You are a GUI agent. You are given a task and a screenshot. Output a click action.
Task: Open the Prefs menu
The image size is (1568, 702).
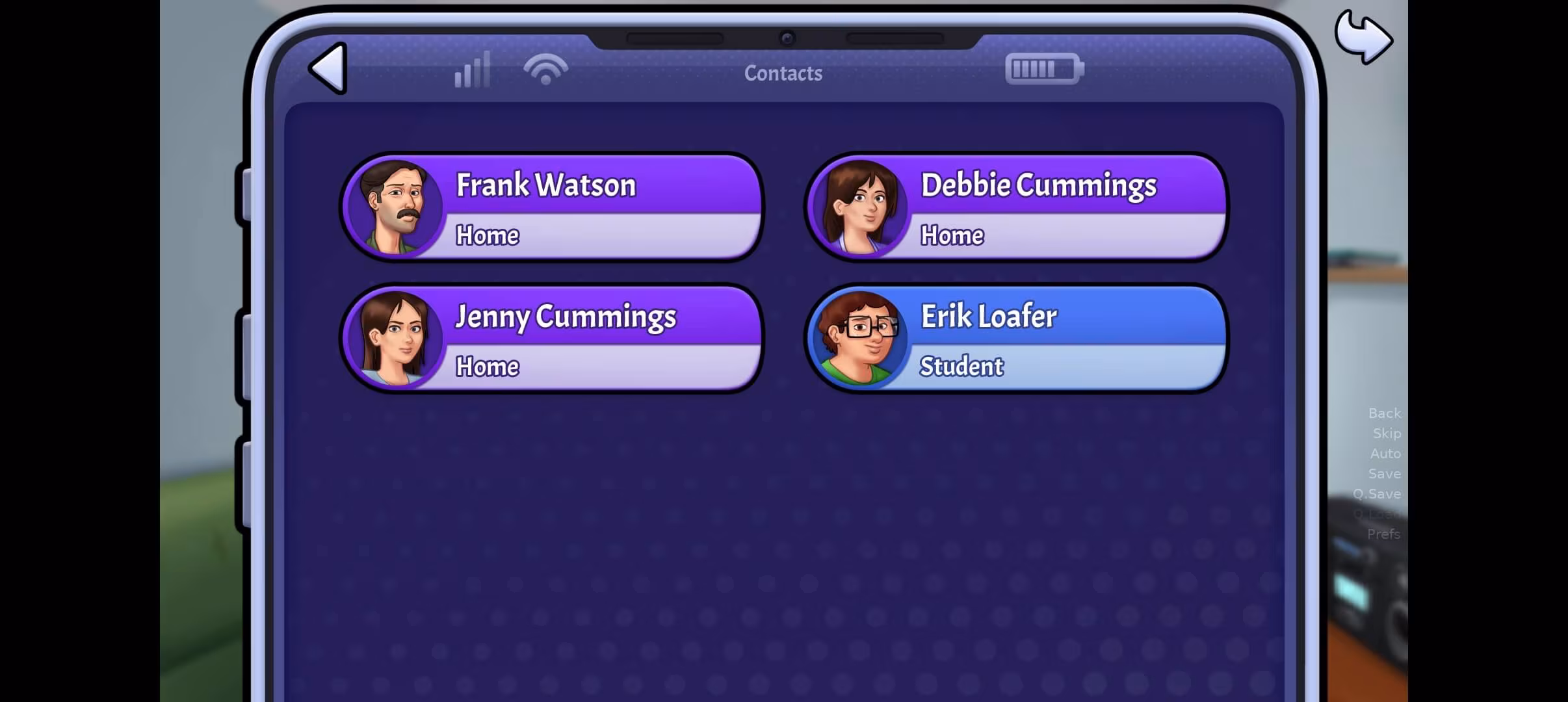[1383, 534]
